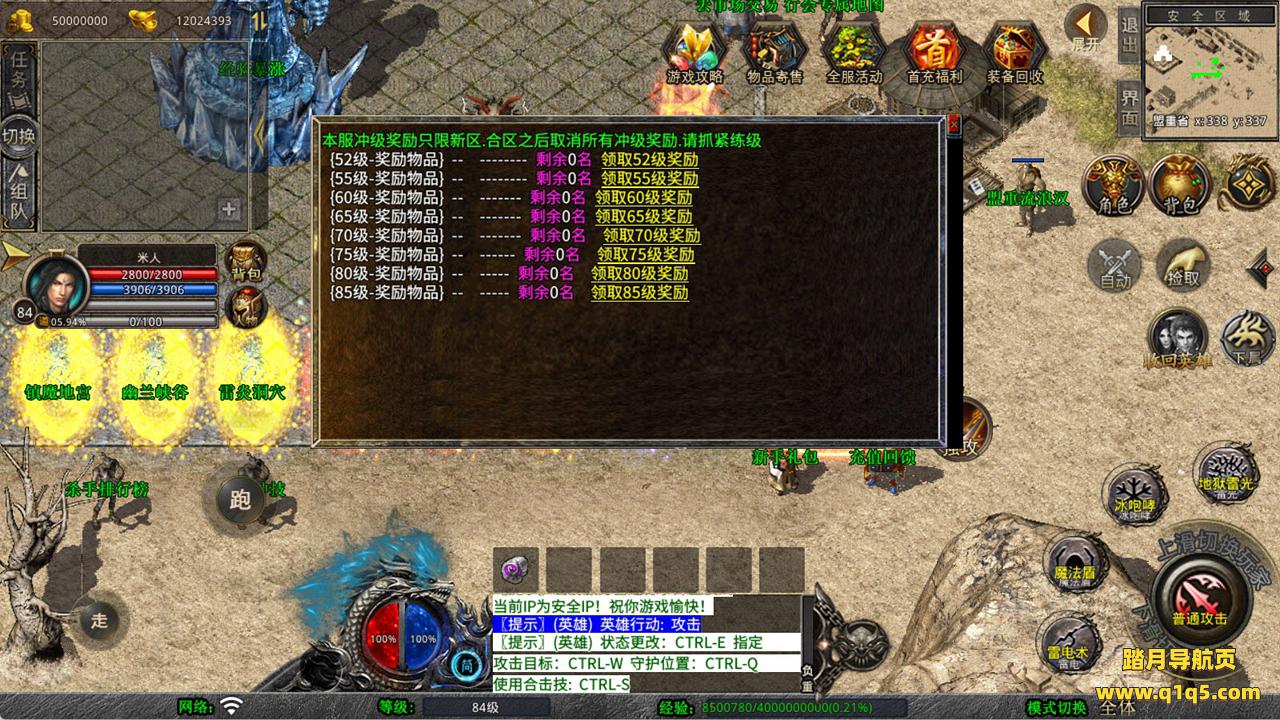This screenshot has width=1280, height=720.
Task: Open the 游戏攻略 game guide icon
Action: [695, 53]
